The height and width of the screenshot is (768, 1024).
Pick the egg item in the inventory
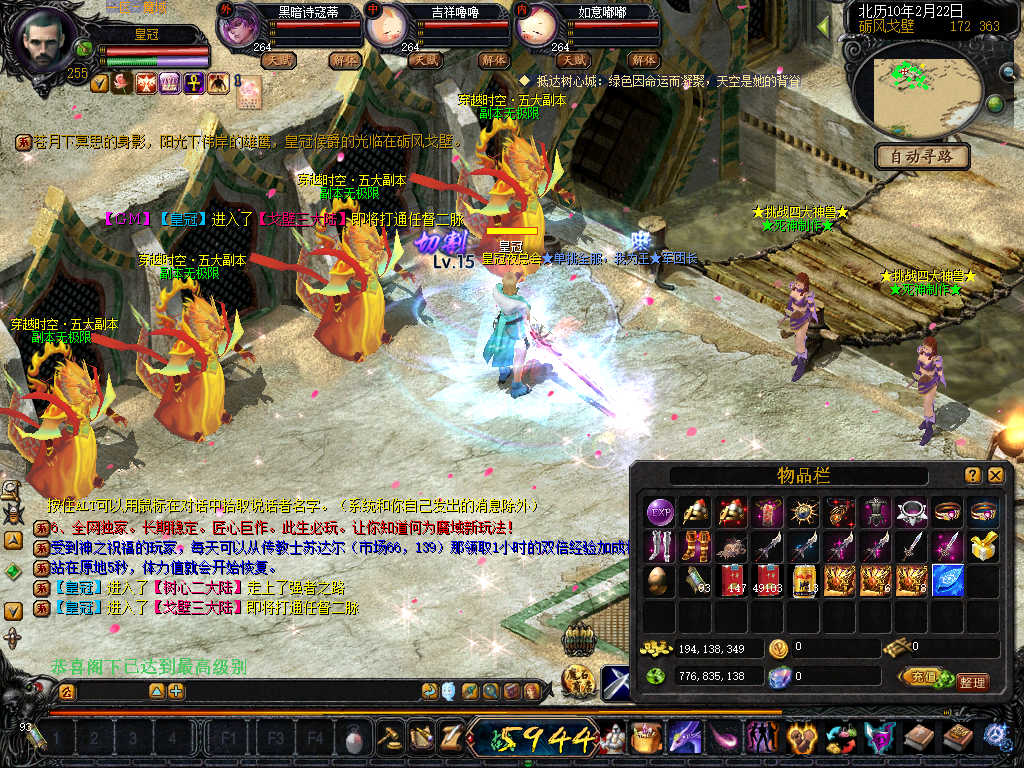pyautogui.click(x=660, y=580)
